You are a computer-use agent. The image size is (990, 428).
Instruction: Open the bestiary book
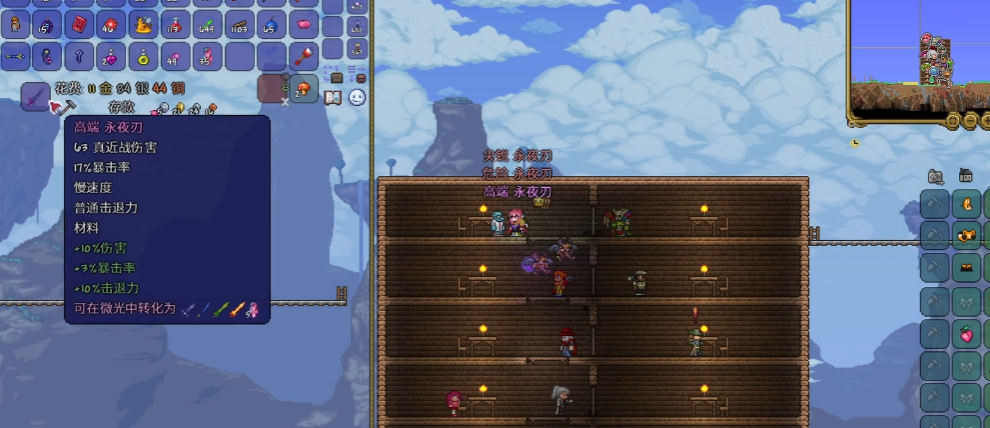click(x=333, y=97)
